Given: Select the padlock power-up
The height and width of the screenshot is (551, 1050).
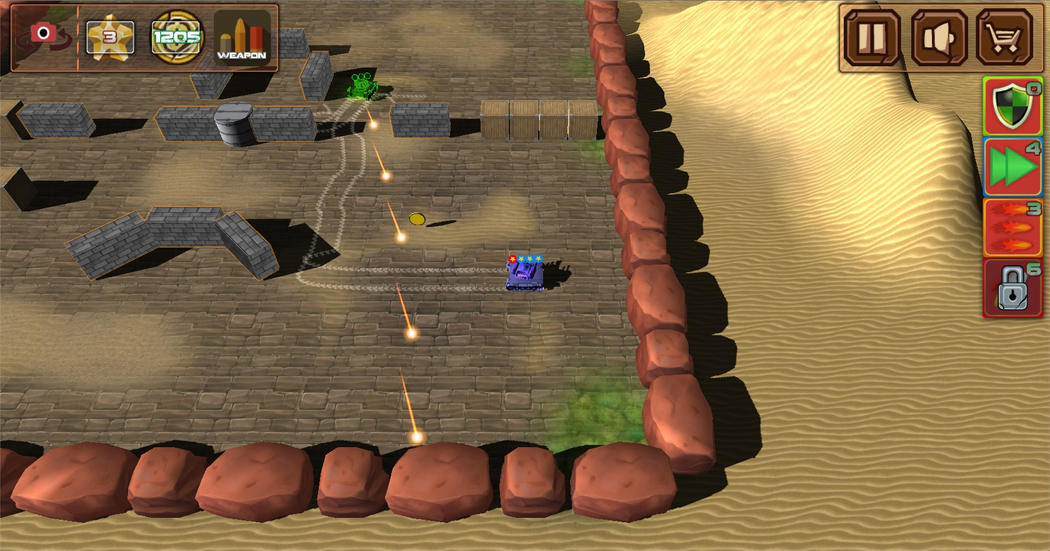Looking at the screenshot, I should coord(1013,289).
